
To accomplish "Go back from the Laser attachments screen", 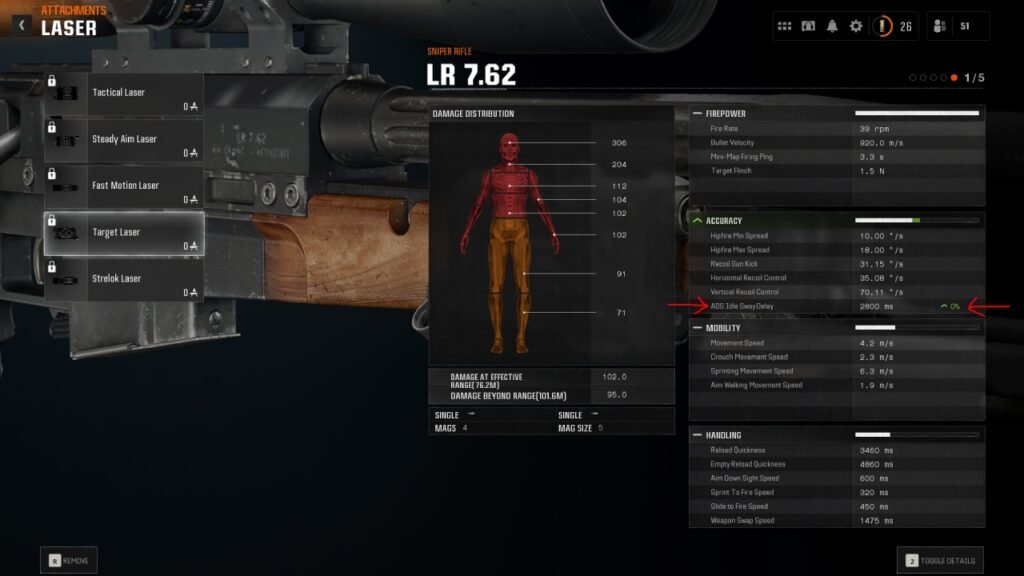I will (22, 25).
